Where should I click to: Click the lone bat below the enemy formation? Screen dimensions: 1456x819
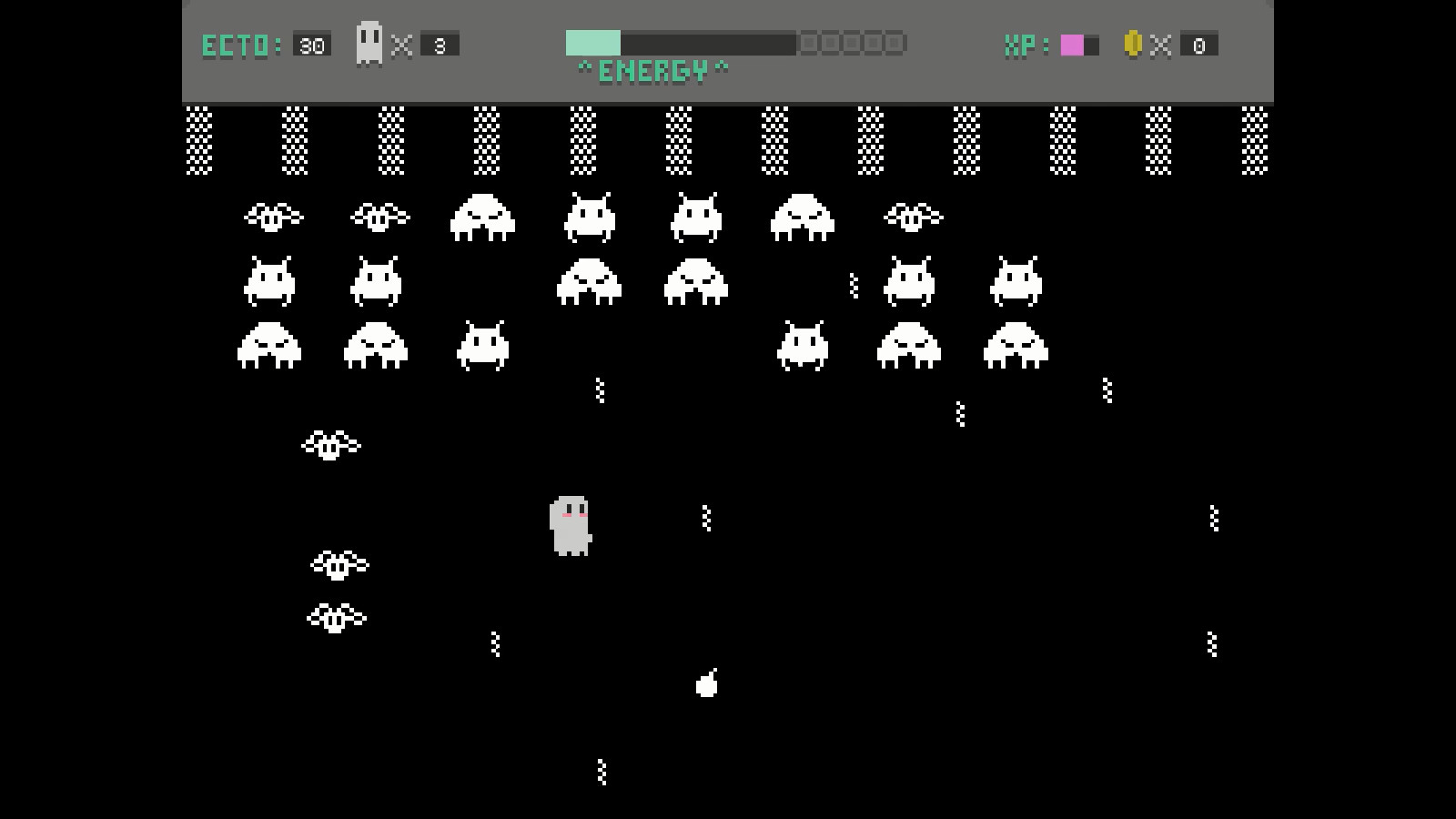[329, 444]
